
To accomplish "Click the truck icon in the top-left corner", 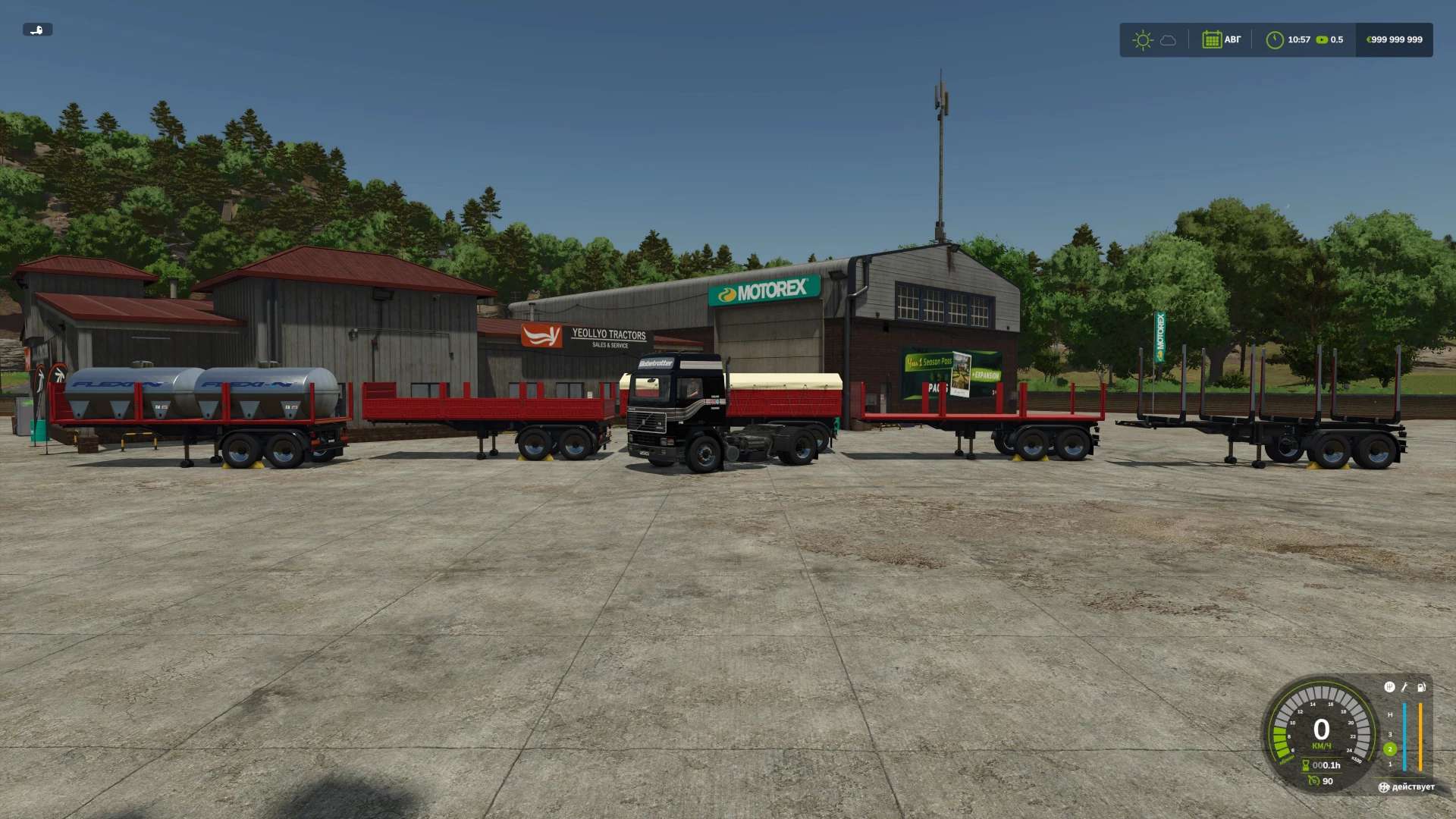I will click(x=37, y=30).
